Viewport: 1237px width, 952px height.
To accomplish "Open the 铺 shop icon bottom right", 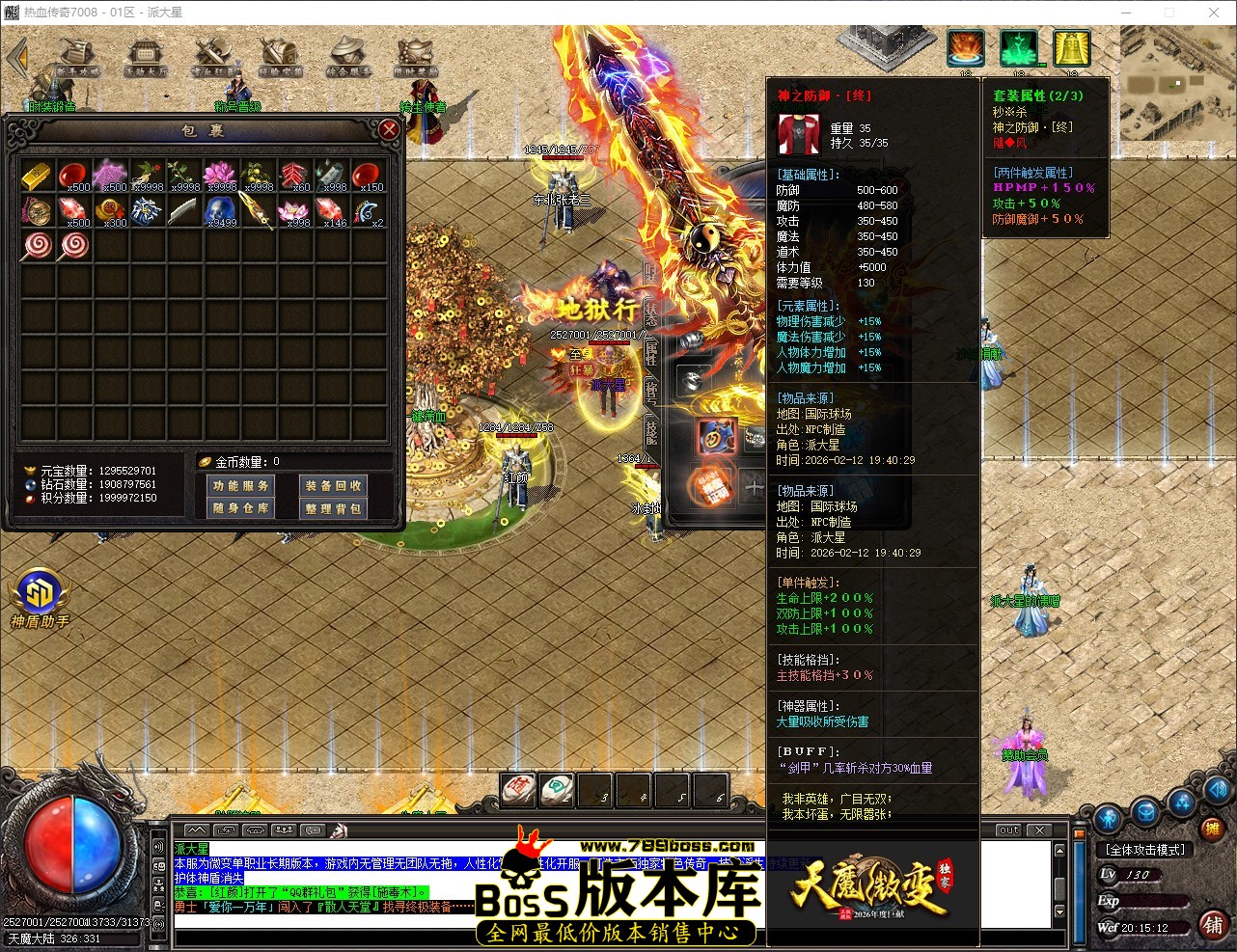I will click(x=1213, y=925).
